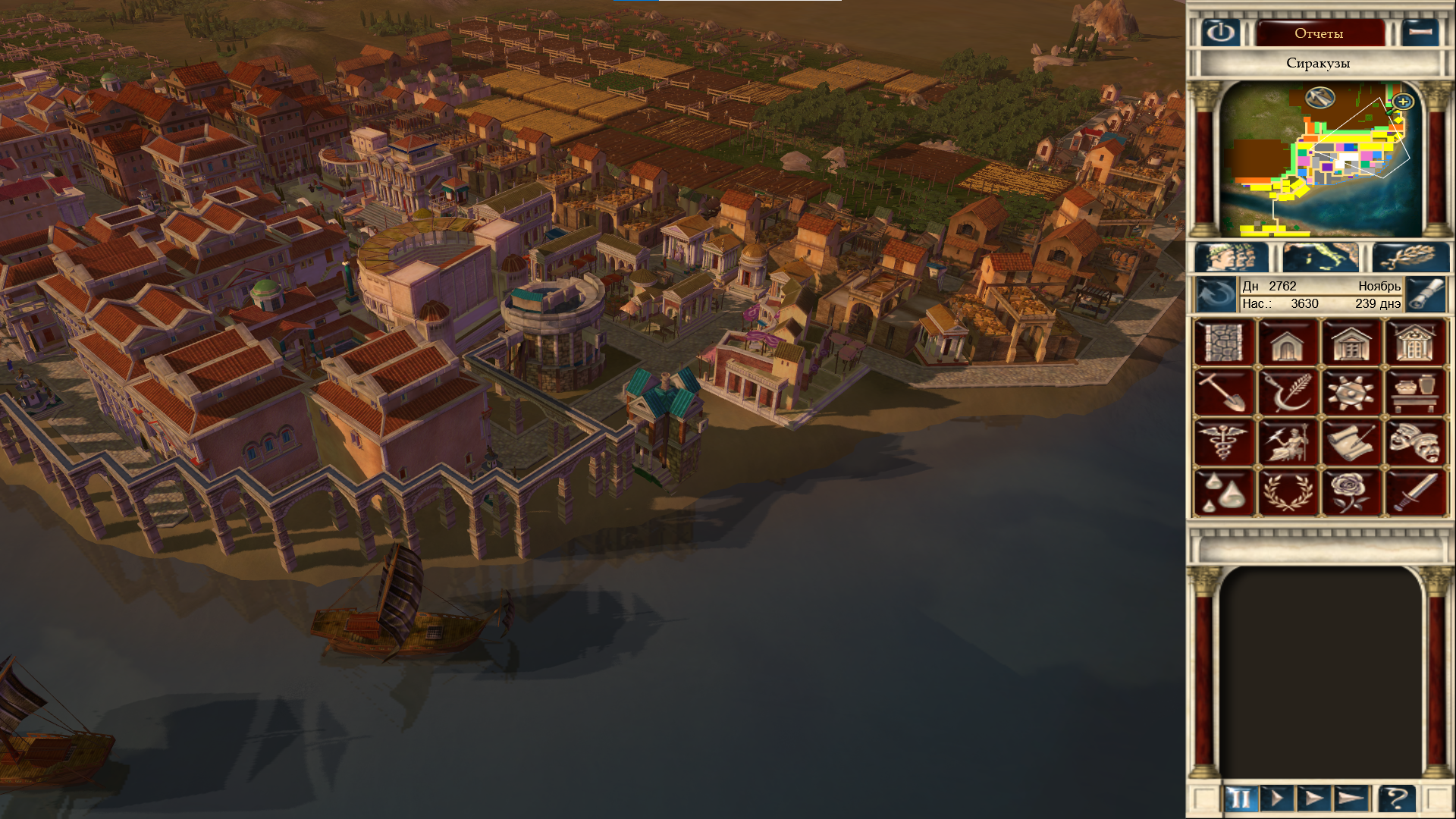This screenshot has width=1456, height=819.
Task: Open the water drops category
Action: (x=1224, y=492)
